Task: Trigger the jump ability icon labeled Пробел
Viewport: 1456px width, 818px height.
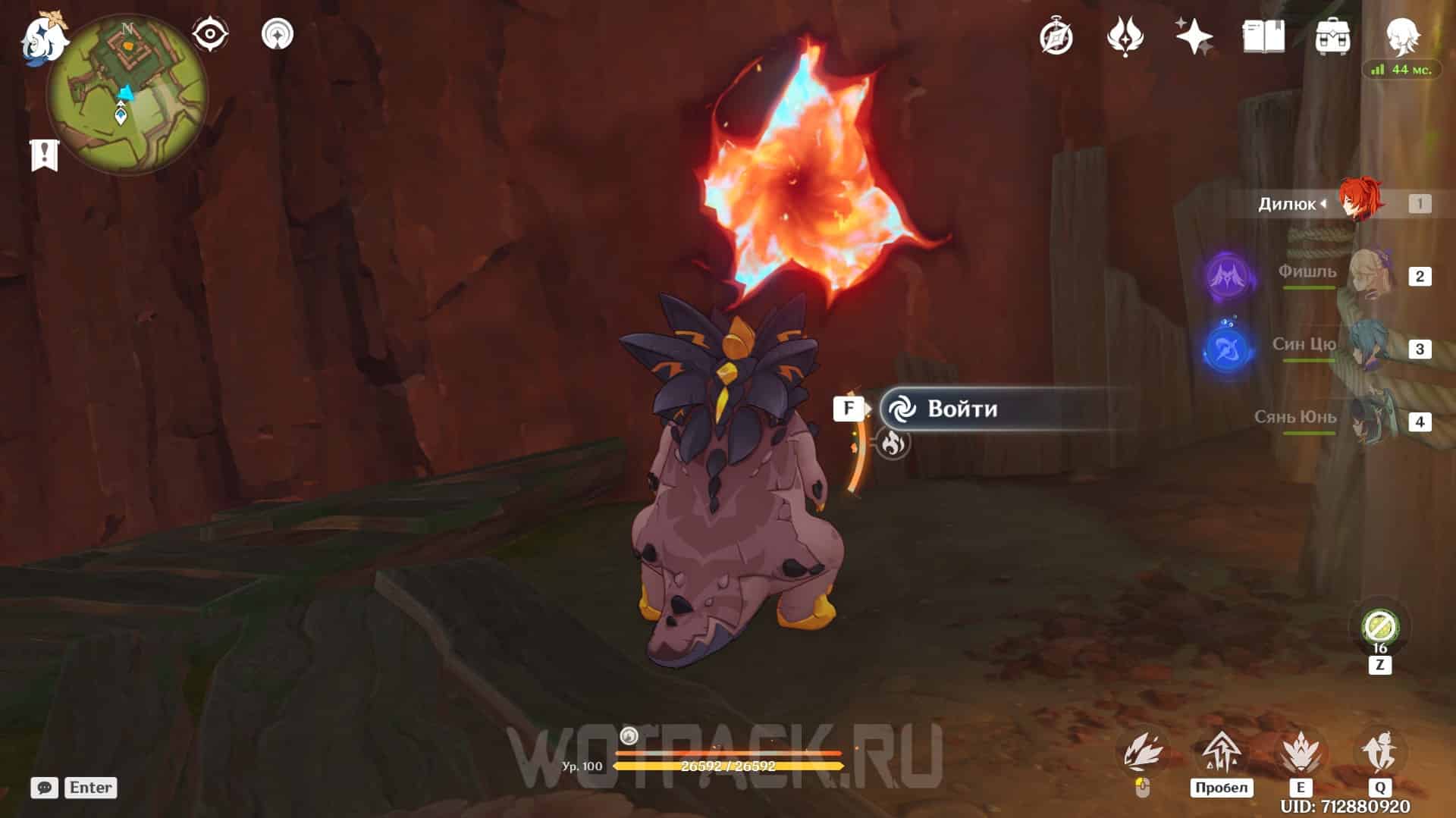Action: click(1221, 753)
